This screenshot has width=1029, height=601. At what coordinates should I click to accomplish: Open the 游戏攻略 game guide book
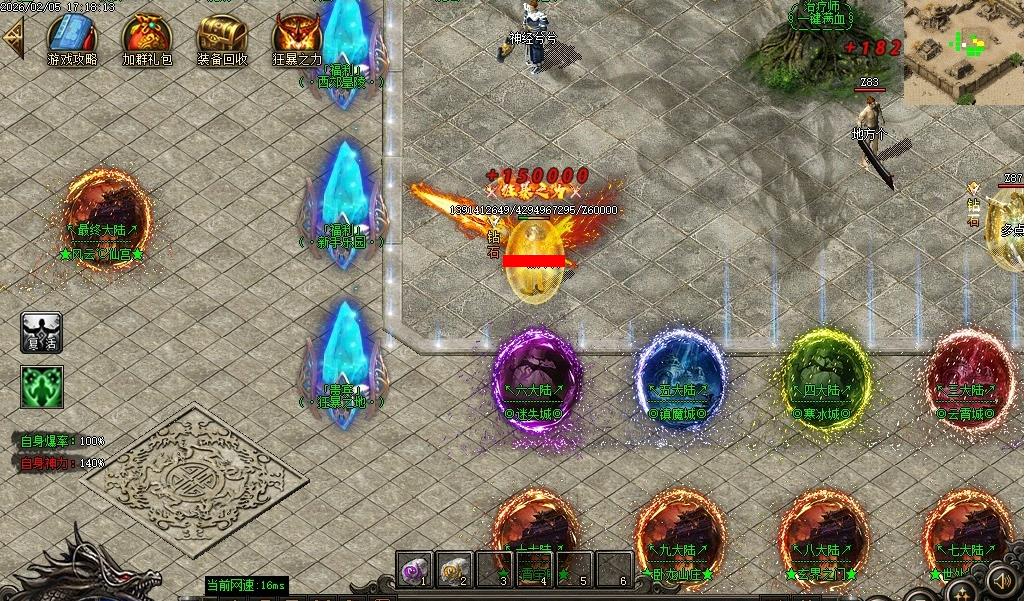tap(72, 36)
